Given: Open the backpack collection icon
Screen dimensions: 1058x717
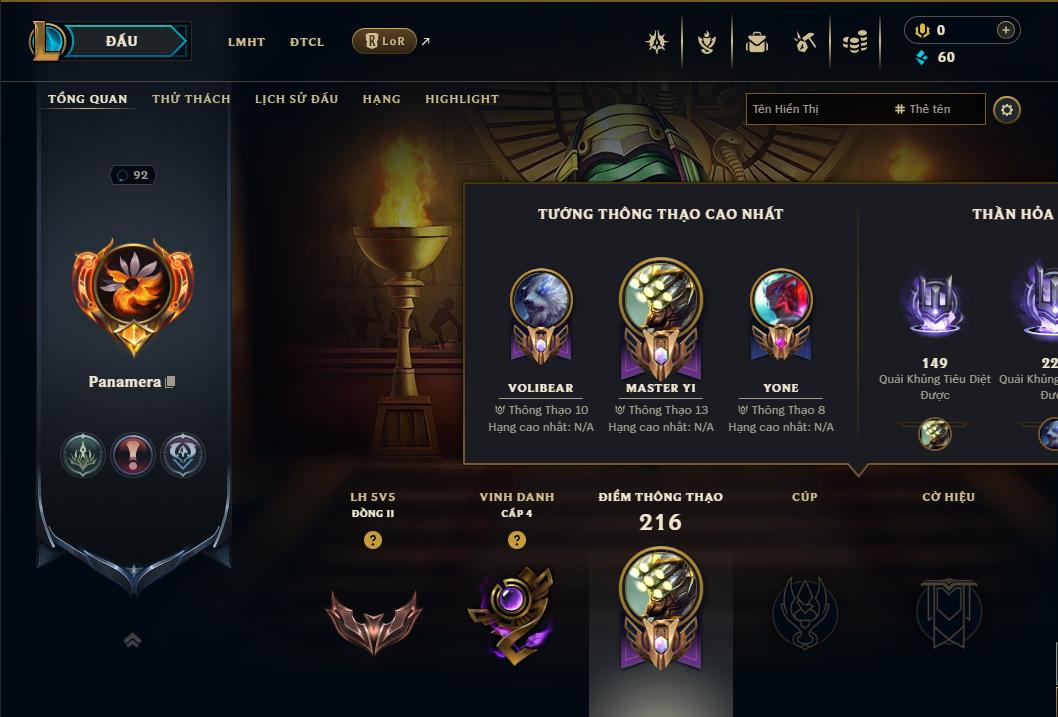Looking at the screenshot, I should (757, 42).
